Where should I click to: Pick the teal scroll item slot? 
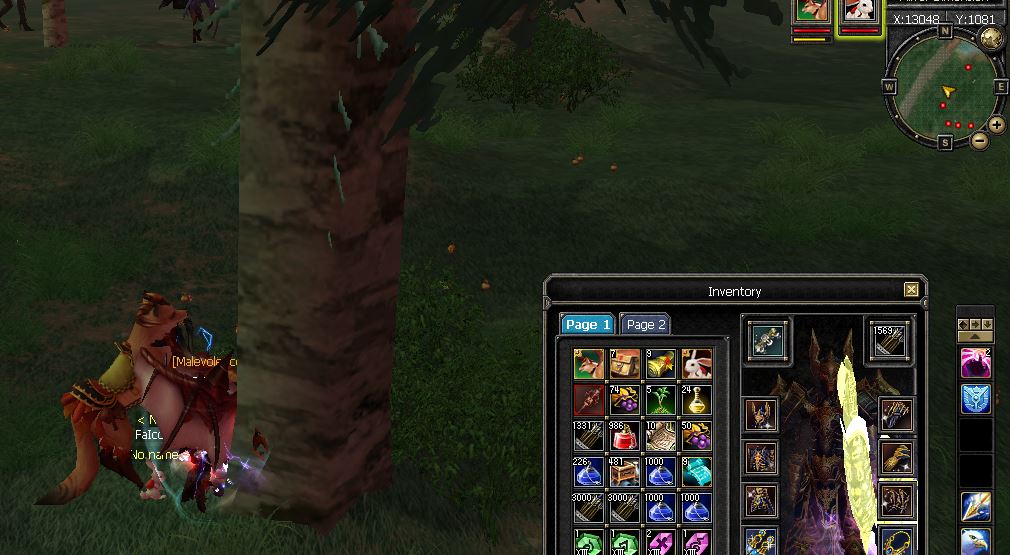coord(696,472)
